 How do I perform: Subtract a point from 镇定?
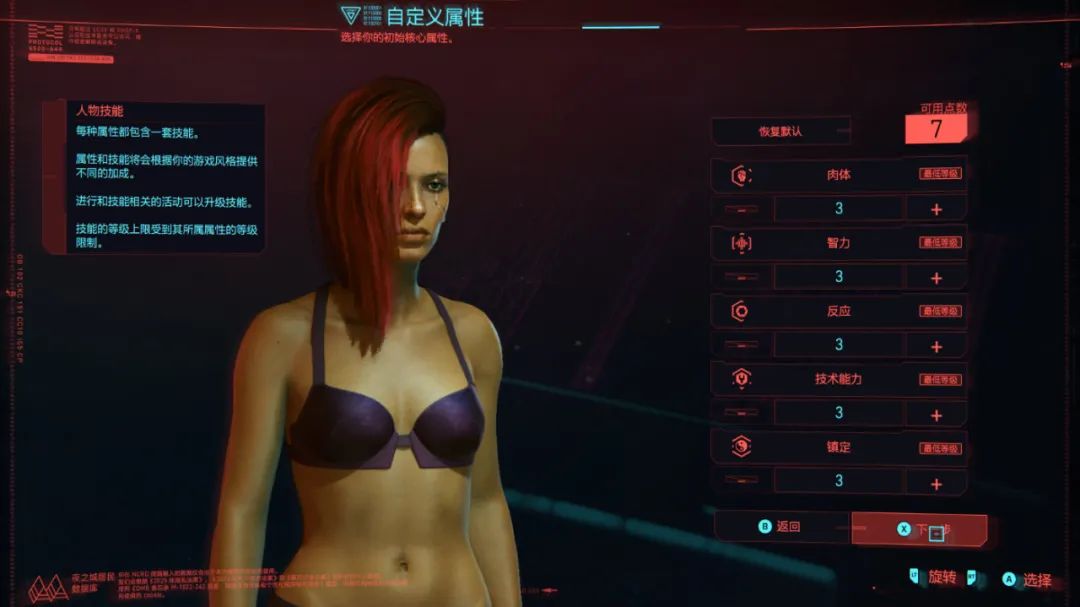741,481
